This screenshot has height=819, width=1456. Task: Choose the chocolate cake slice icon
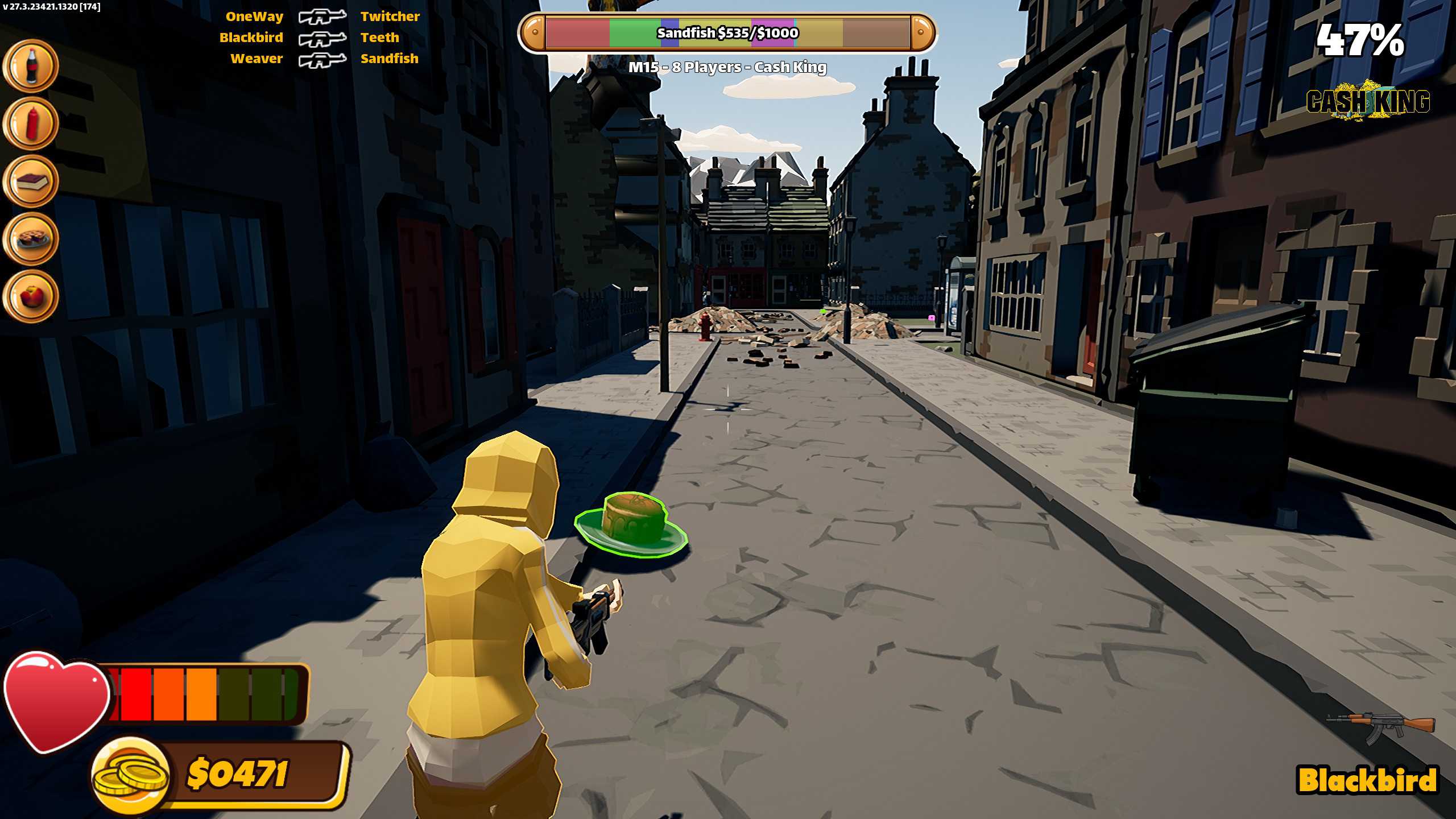click(x=31, y=181)
